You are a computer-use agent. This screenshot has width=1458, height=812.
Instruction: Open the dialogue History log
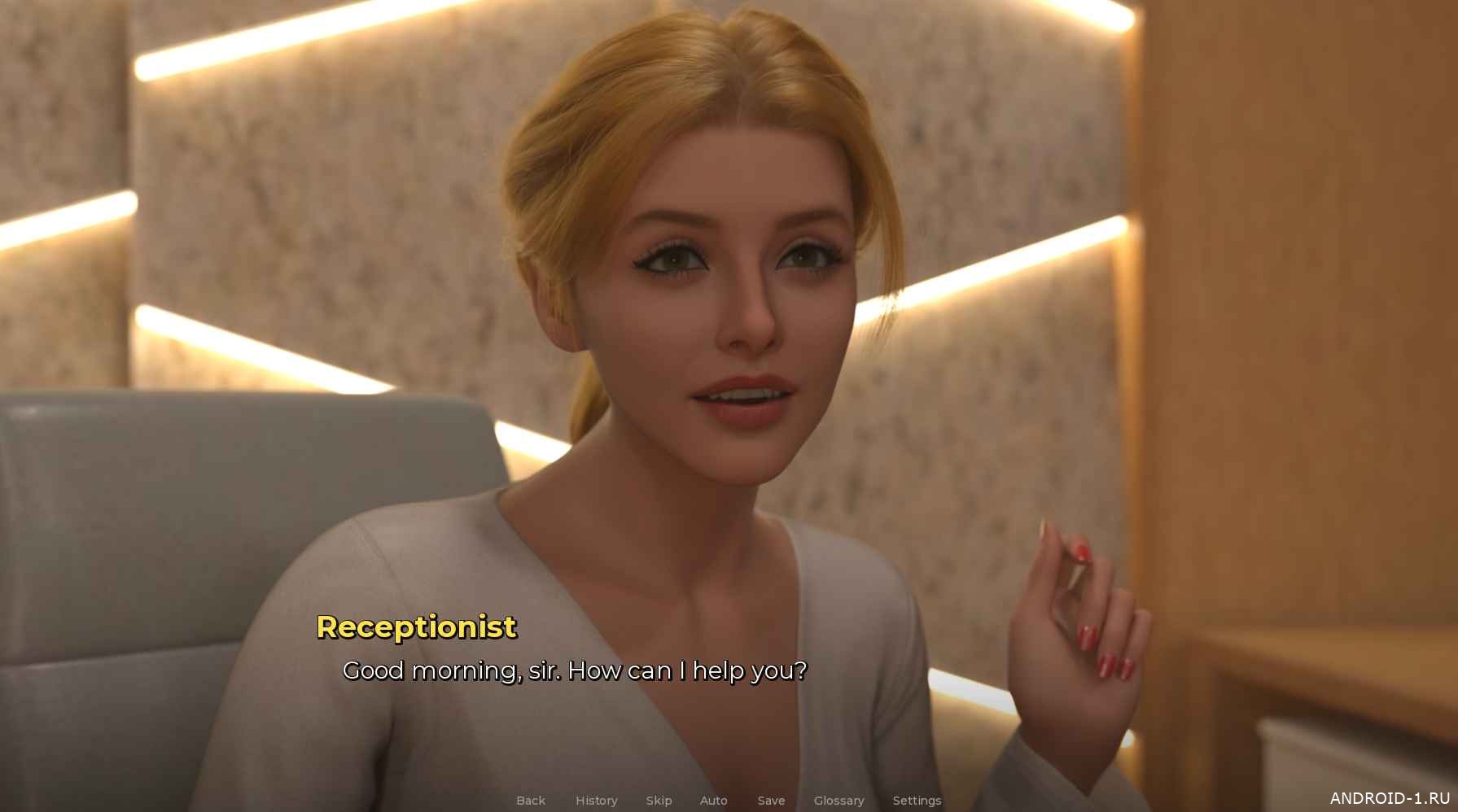pos(596,801)
